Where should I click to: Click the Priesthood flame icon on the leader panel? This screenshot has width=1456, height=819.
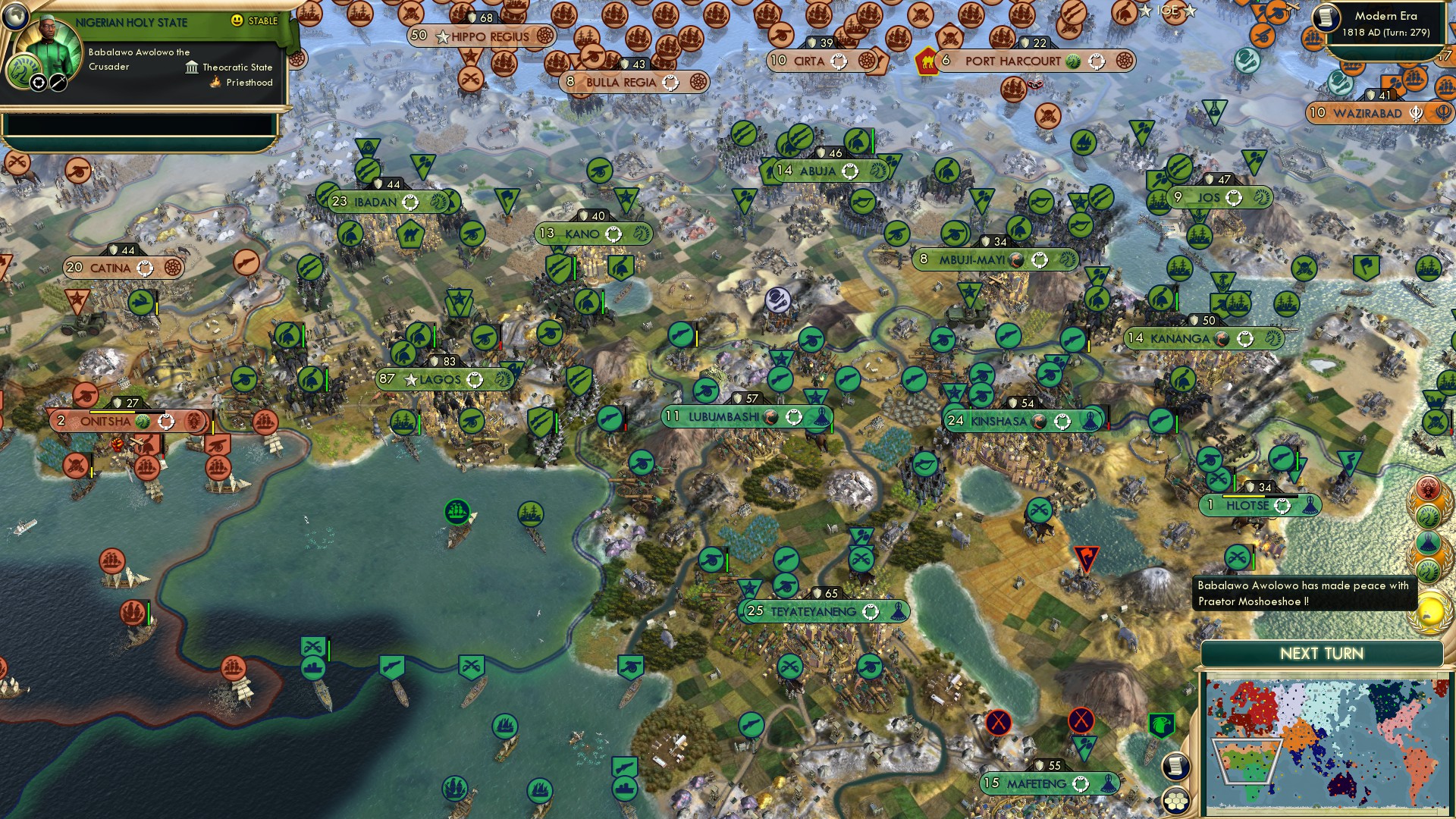pyautogui.click(x=215, y=83)
